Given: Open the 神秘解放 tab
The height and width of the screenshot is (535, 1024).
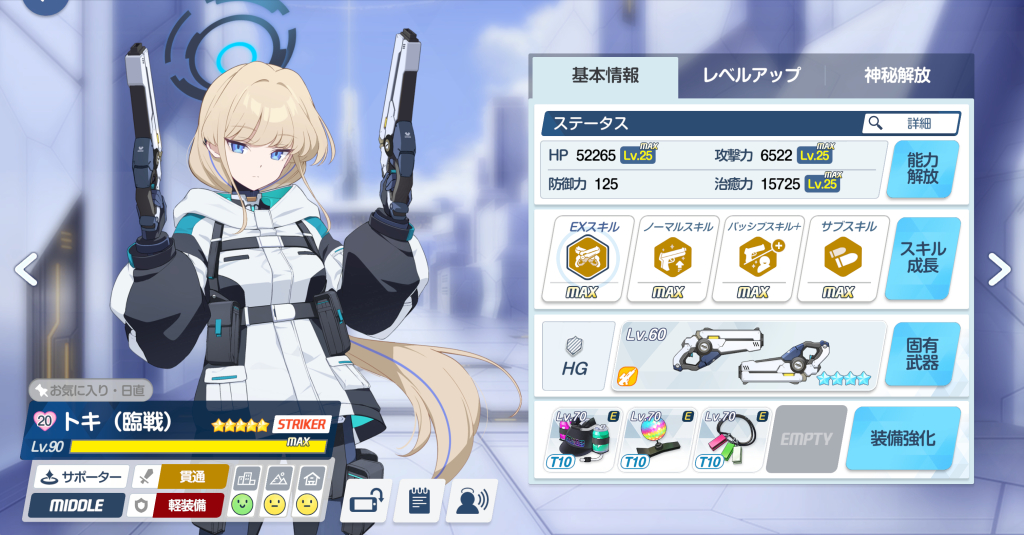Looking at the screenshot, I should [x=897, y=76].
